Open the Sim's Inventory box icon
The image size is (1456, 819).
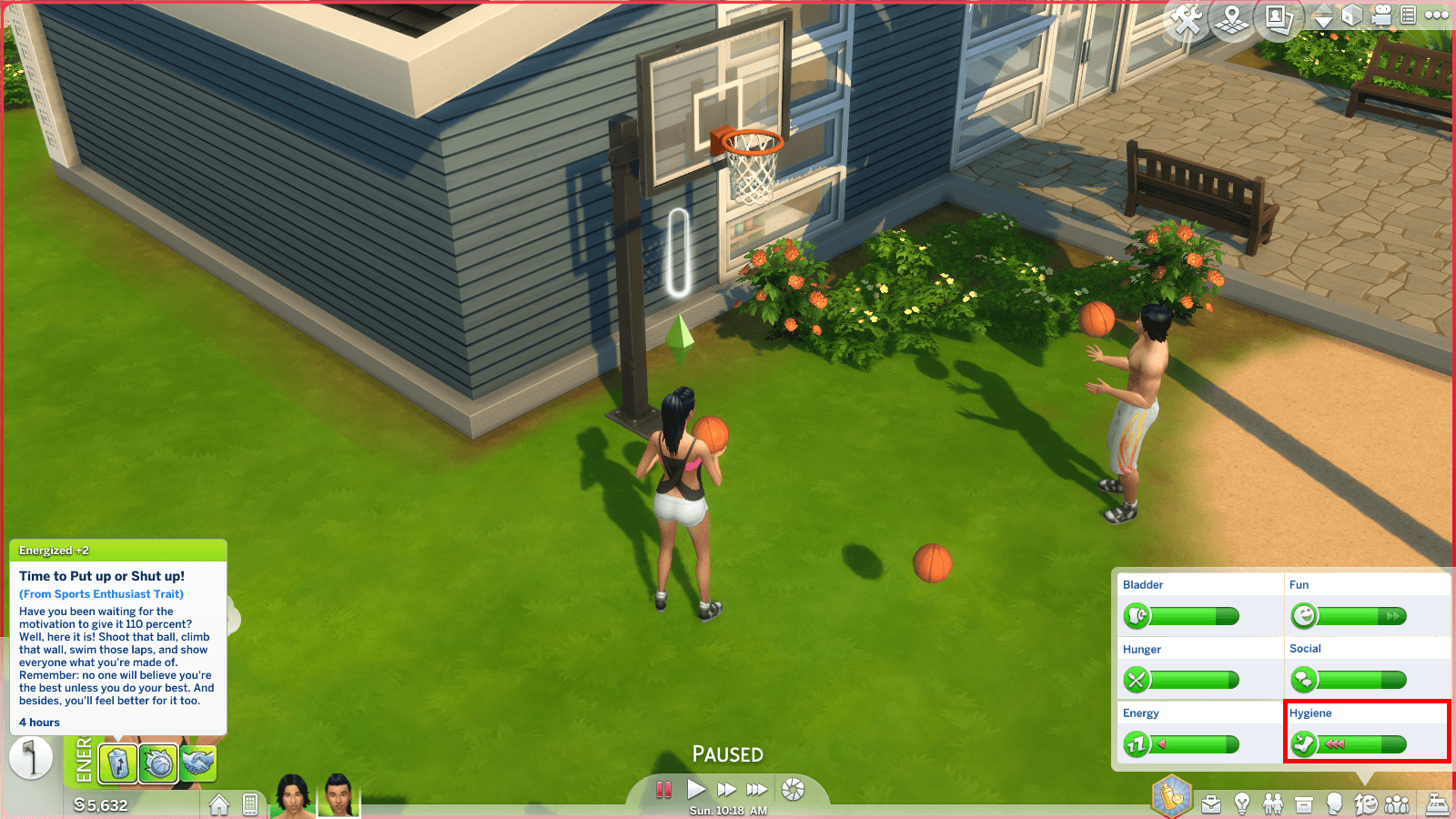[1304, 803]
